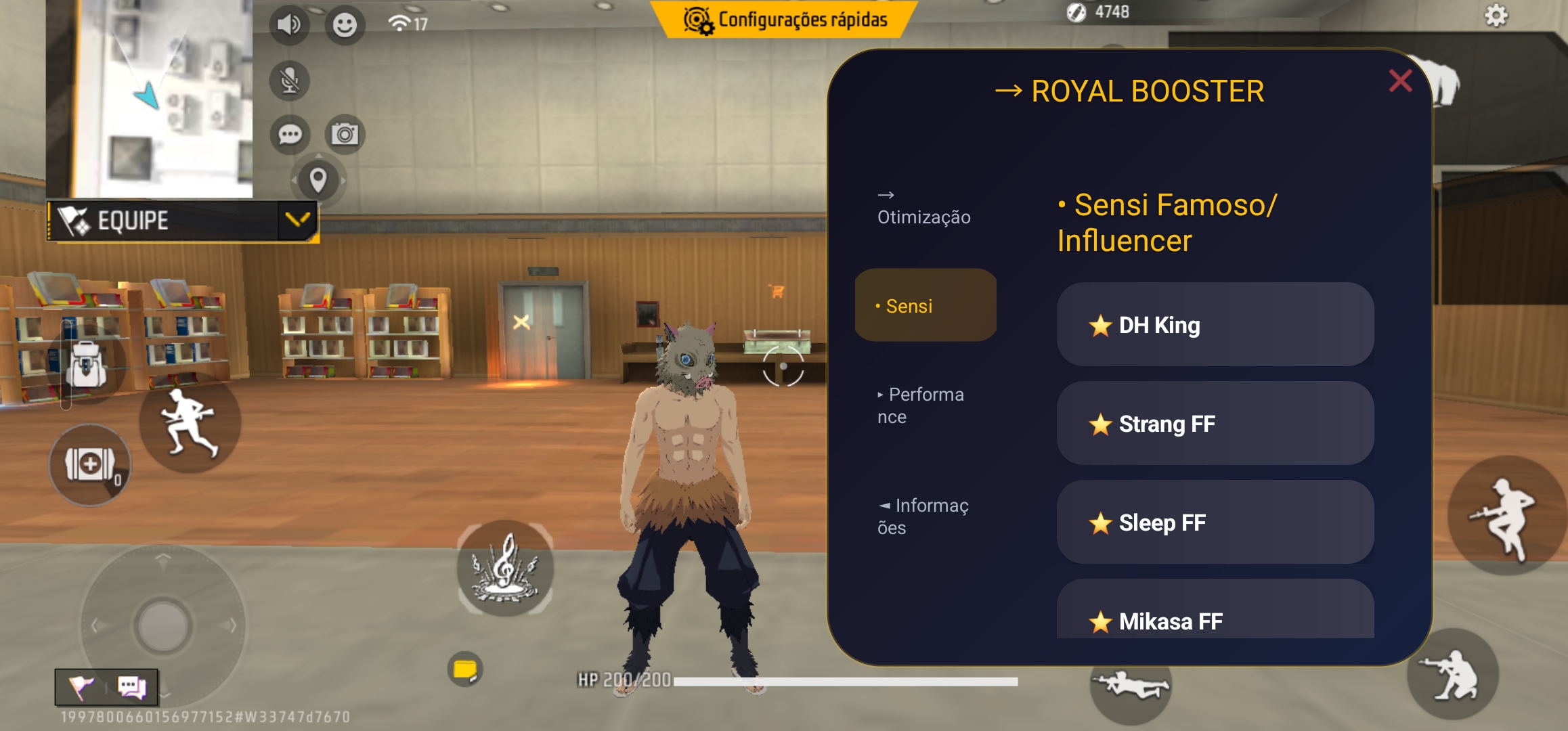Open the emoji reactions icon
Screen dimensions: 1568x731
click(x=345, y=24)
